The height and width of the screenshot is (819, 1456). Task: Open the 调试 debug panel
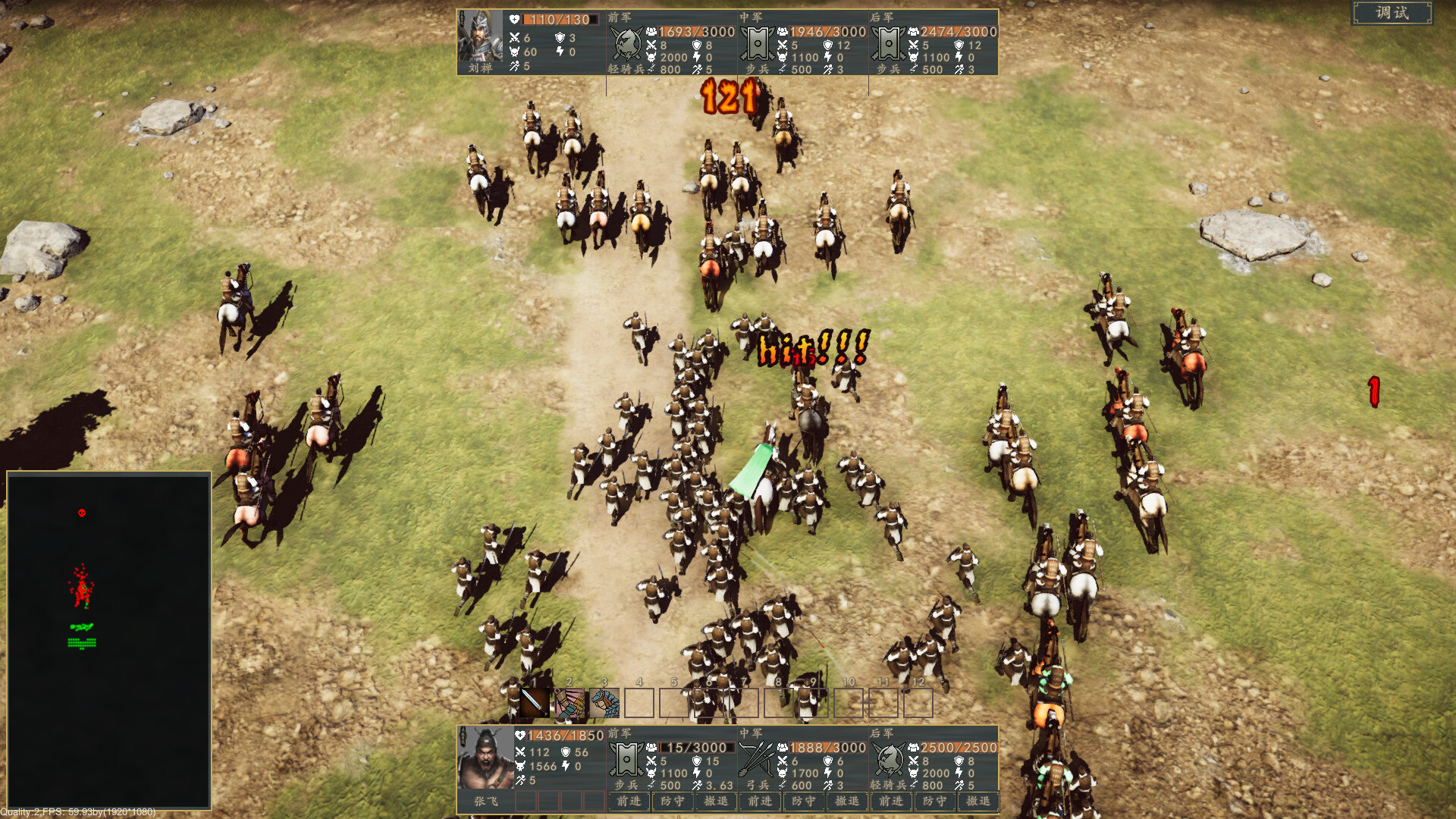(1394, 13)
